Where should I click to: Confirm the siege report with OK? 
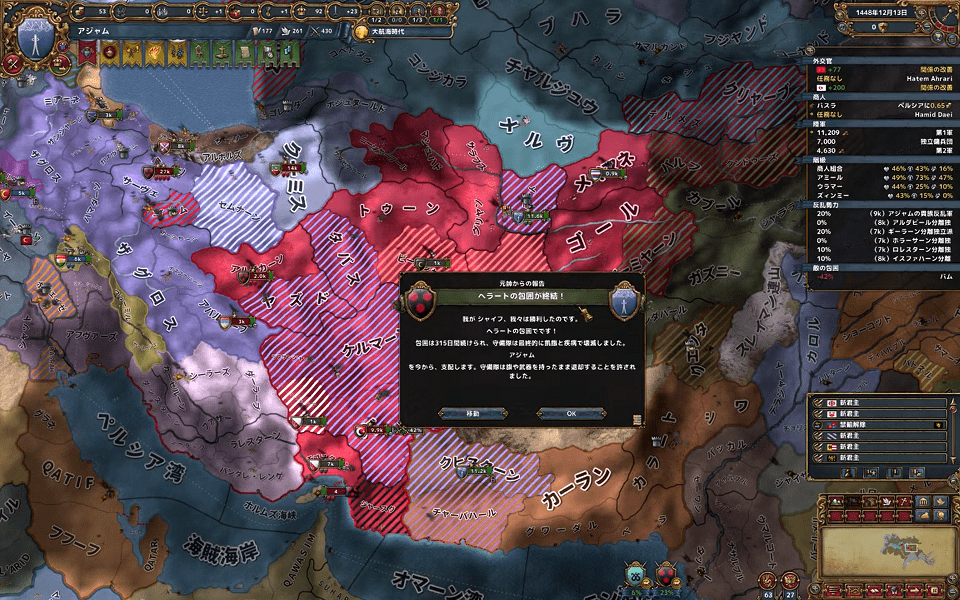pyautogui.click(x=571, y=413)
